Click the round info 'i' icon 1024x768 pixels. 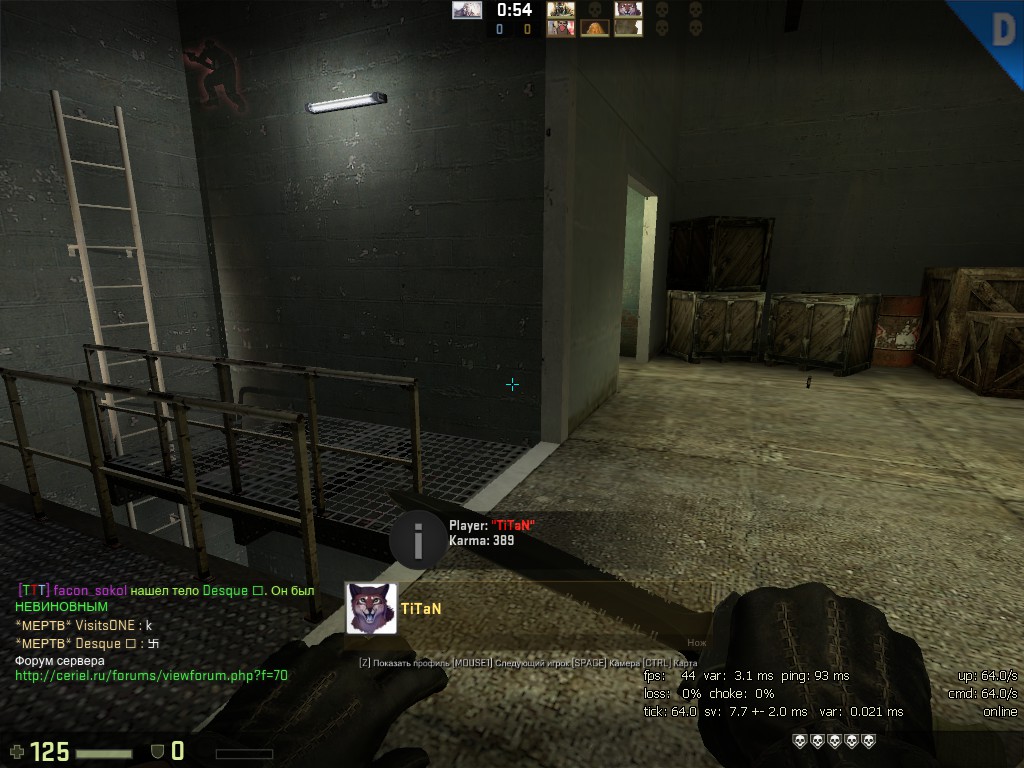point(417,540)
